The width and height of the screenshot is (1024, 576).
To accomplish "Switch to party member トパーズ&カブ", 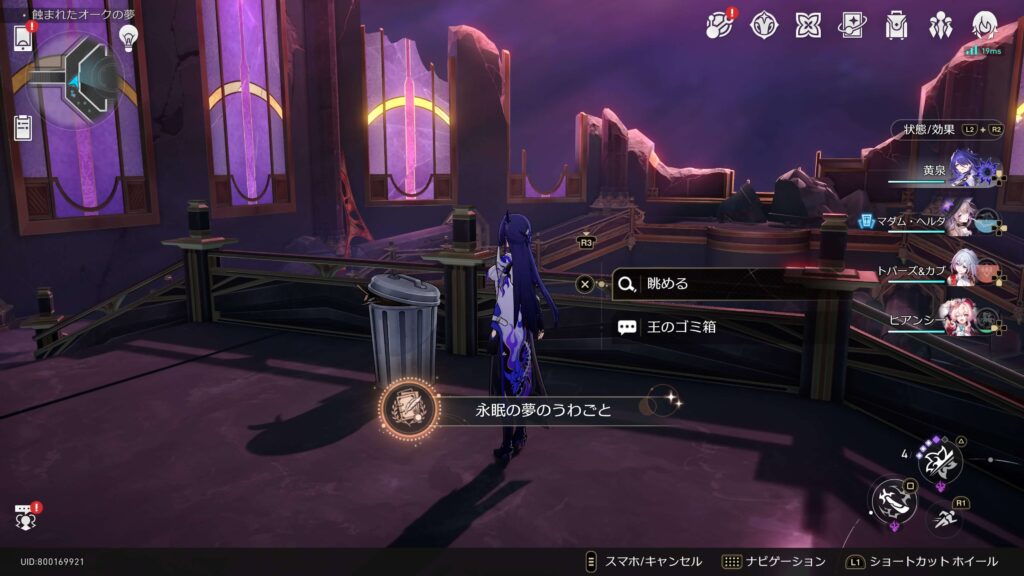I will pos(962,271).
